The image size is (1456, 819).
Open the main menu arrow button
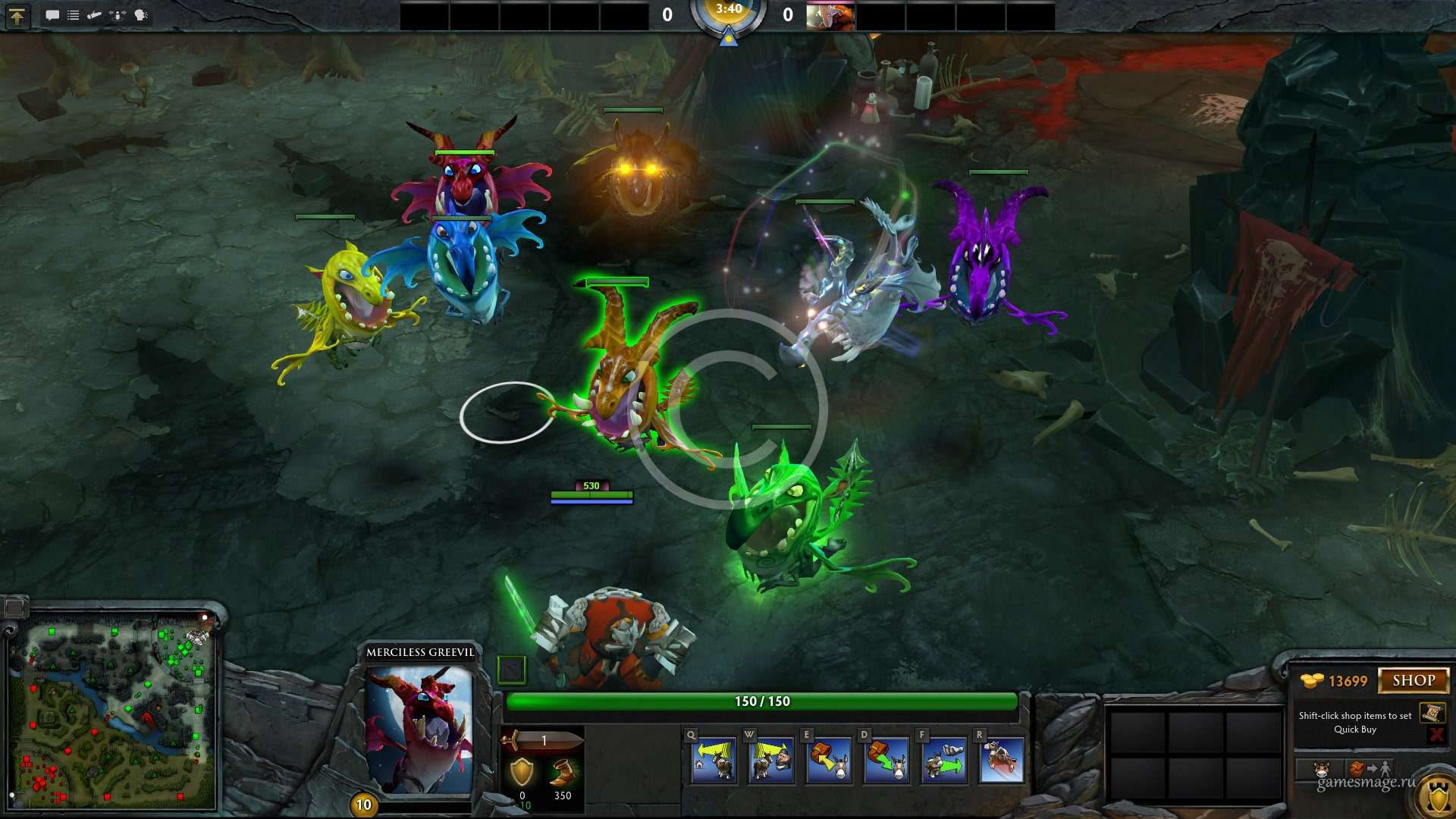[x=17, y=16]
